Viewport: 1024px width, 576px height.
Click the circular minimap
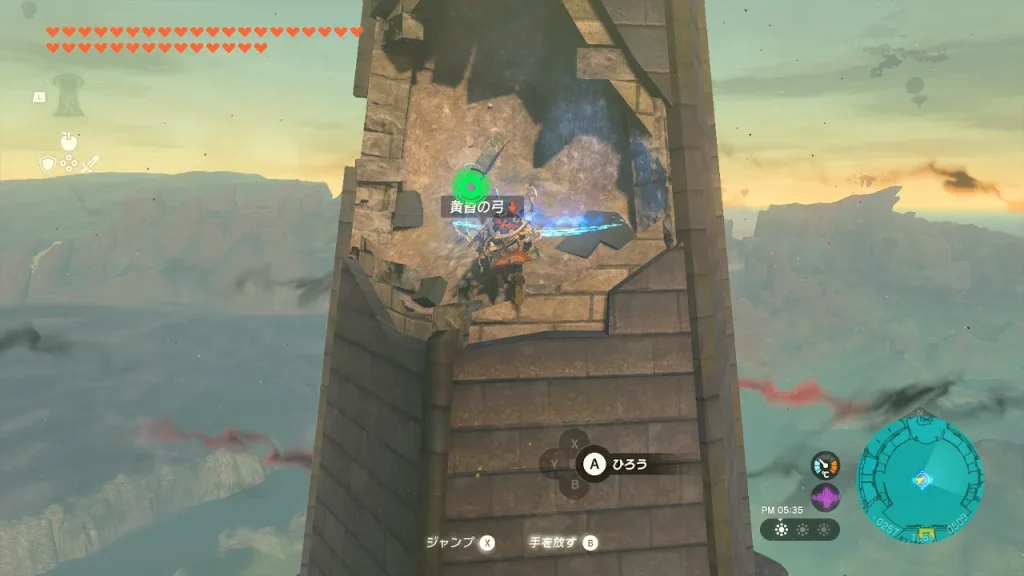(x=920, y=480)
